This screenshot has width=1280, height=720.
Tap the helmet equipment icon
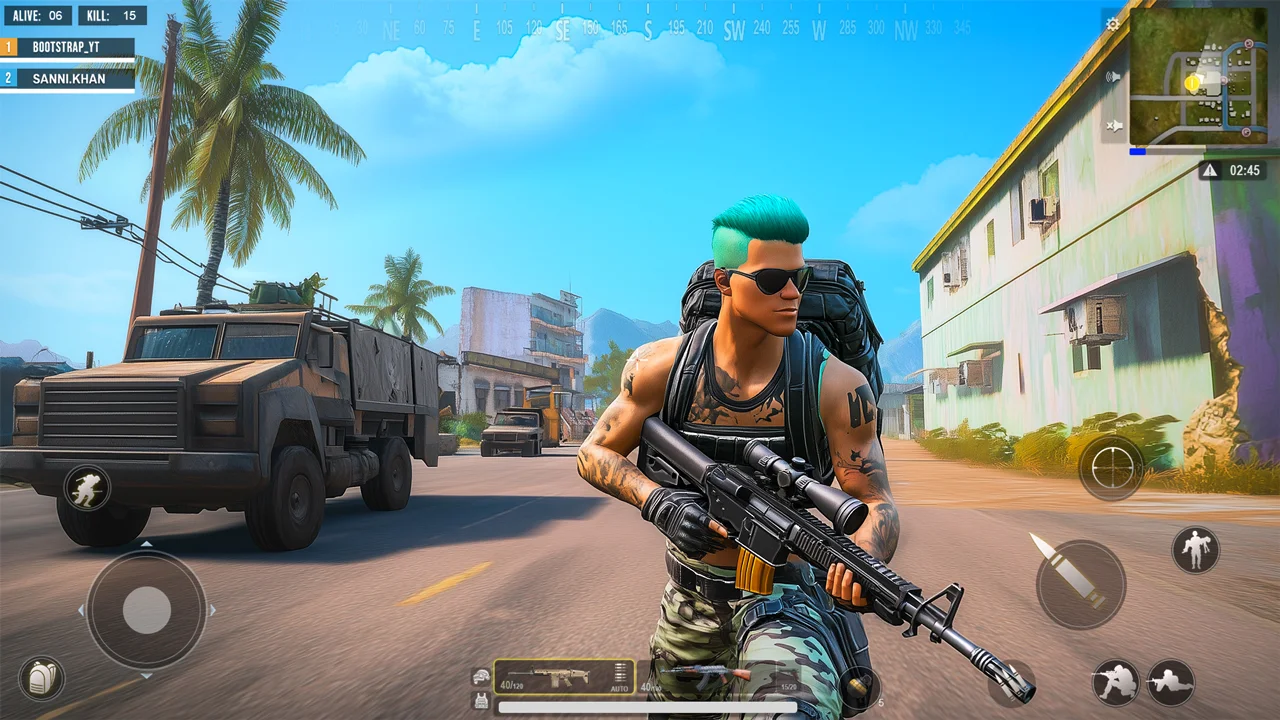pyautogui.click(x=482, y=677)
